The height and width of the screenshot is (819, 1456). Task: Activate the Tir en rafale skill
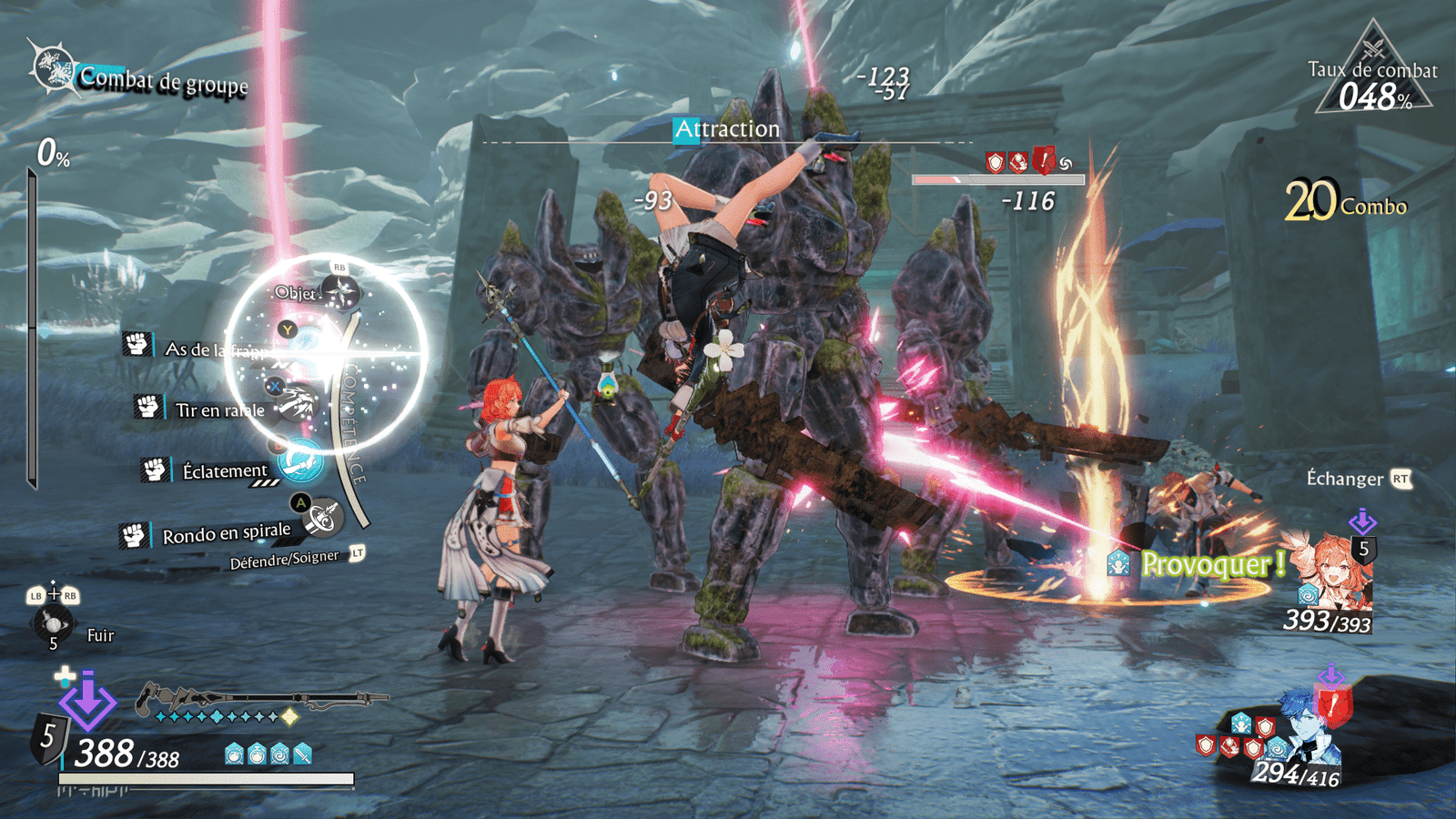point(220,409)
